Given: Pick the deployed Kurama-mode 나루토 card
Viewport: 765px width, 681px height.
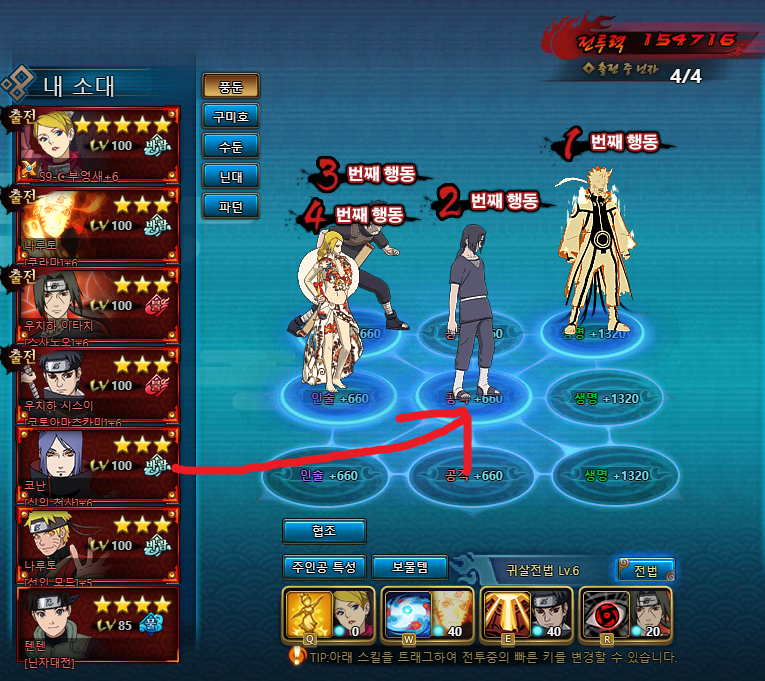Looking at the screenshot, I should pos(98,223).
